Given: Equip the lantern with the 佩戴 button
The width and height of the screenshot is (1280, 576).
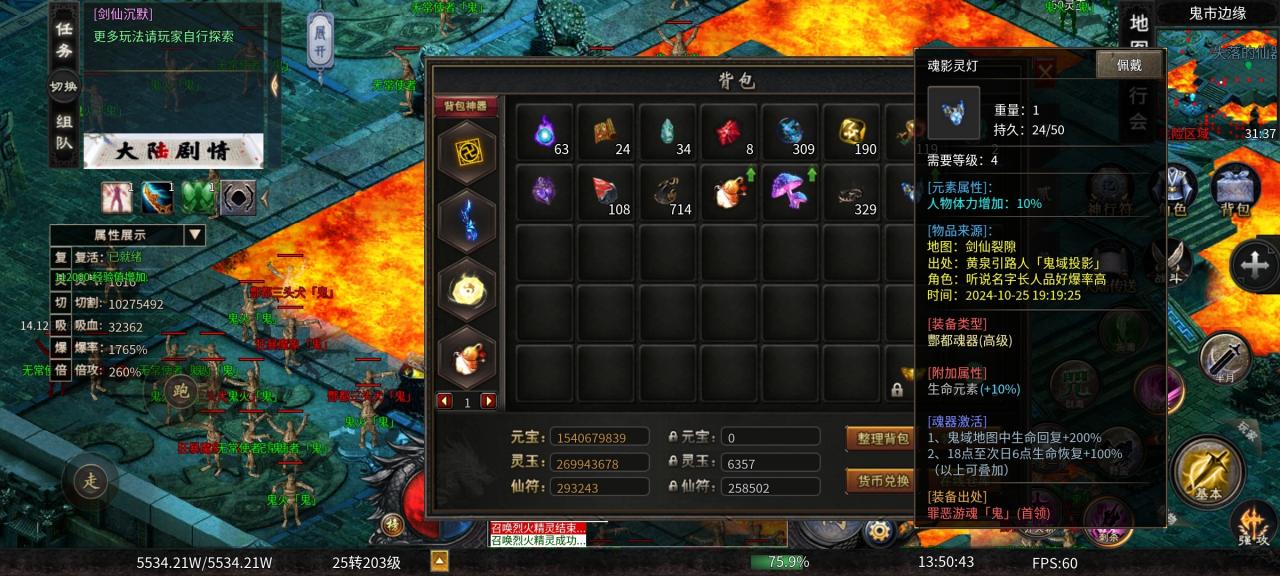Looking at the screenshot, I should [x=1129, y=65].
